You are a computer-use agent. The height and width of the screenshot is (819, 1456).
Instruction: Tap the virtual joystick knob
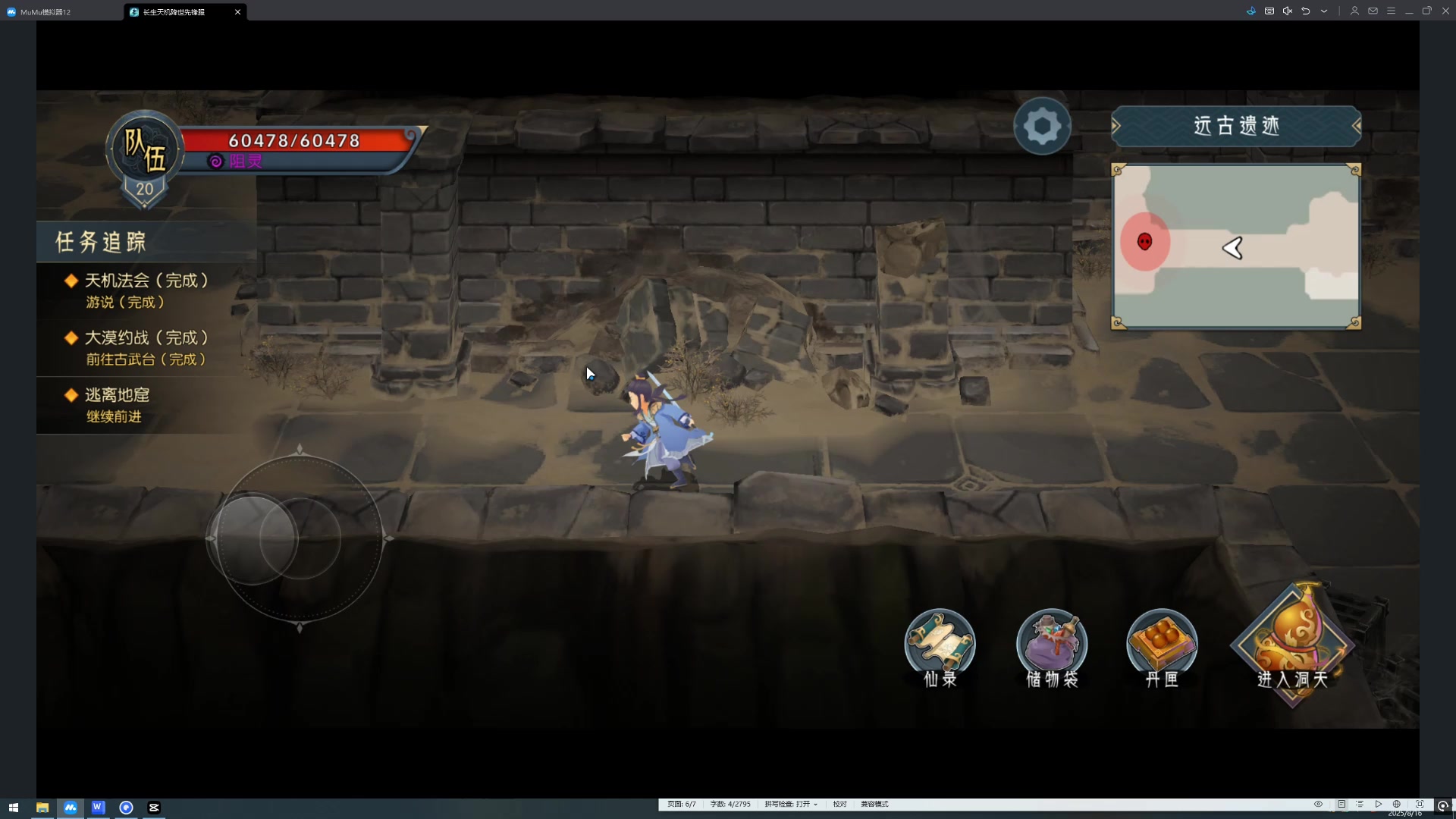[253, 539]
